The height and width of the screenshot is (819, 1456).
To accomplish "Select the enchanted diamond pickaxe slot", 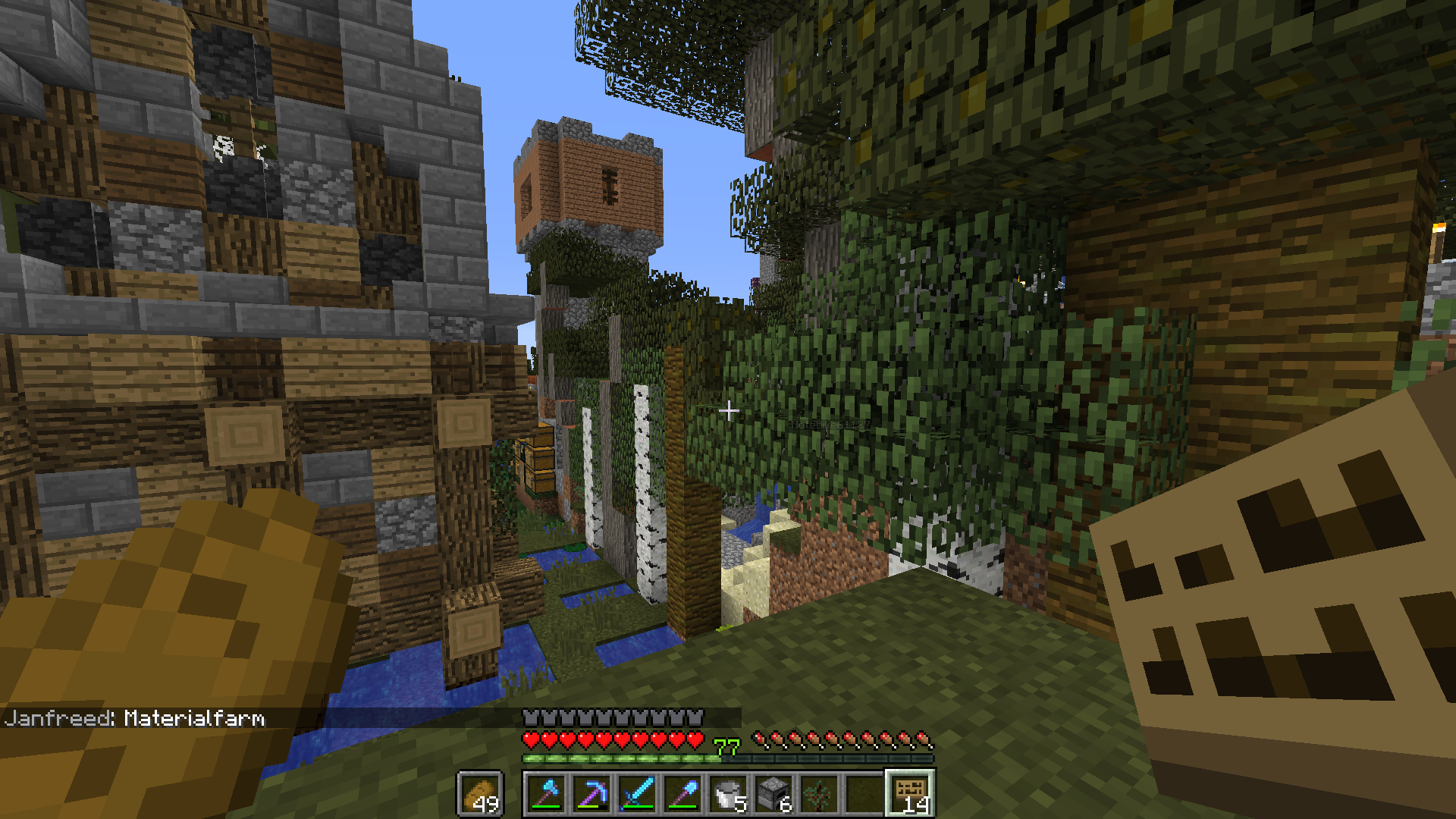I will click(x=592, y=794).
